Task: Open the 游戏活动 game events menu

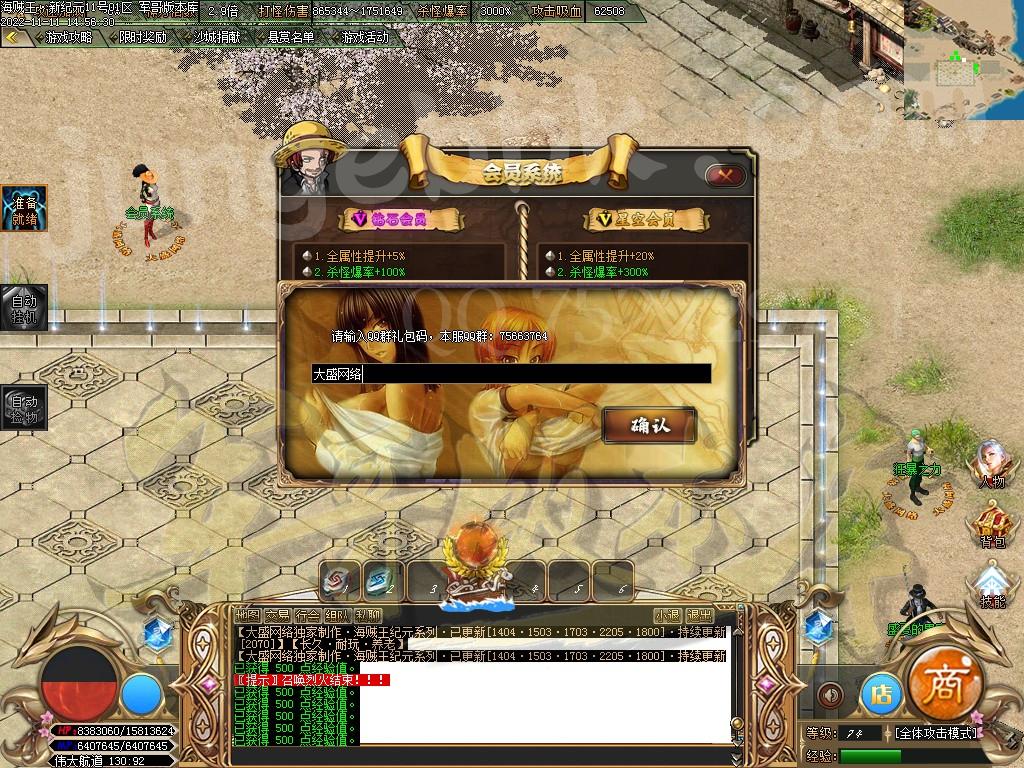Action: coord(365,37)
